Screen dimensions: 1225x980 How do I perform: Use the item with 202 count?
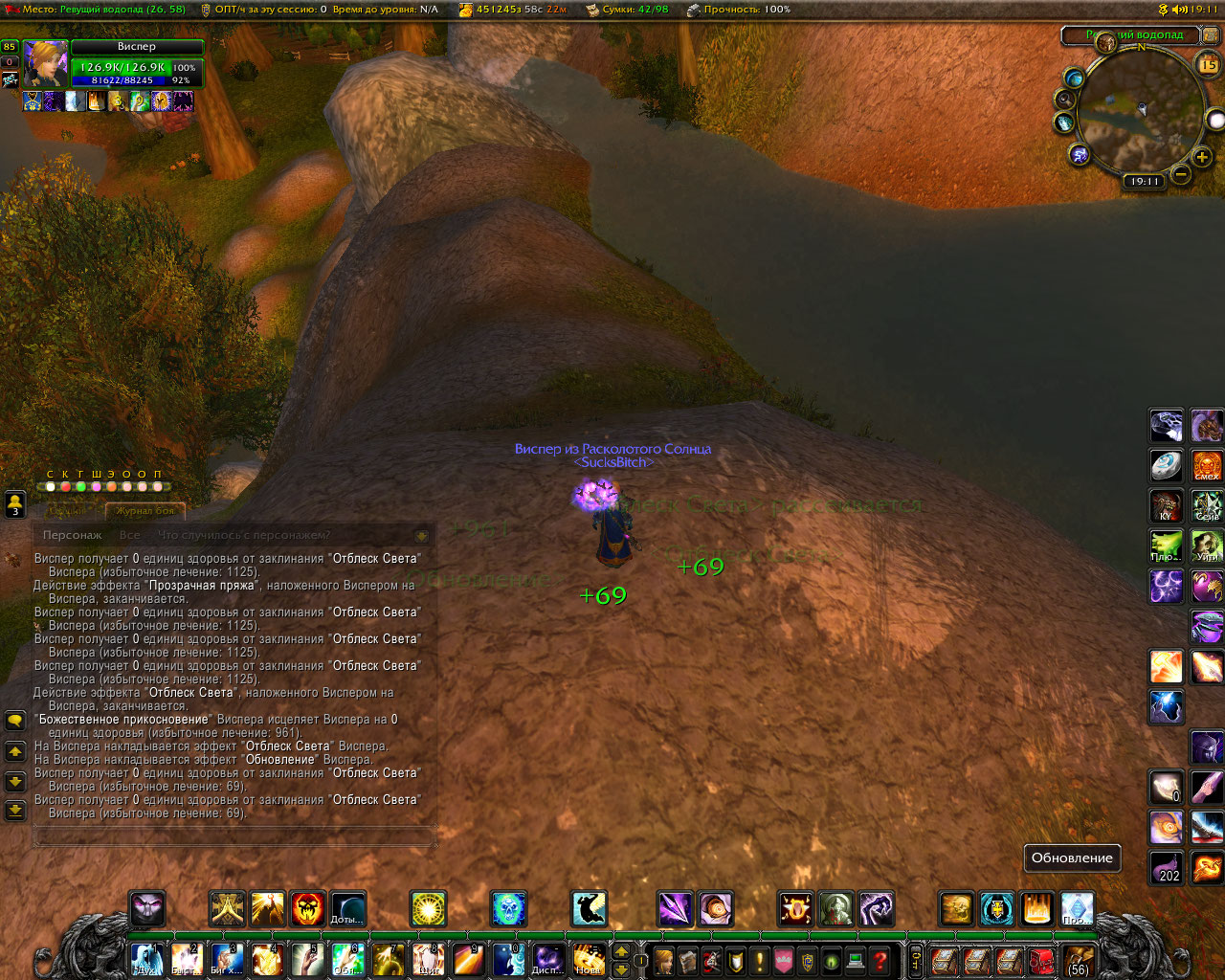pos(1167,868)
